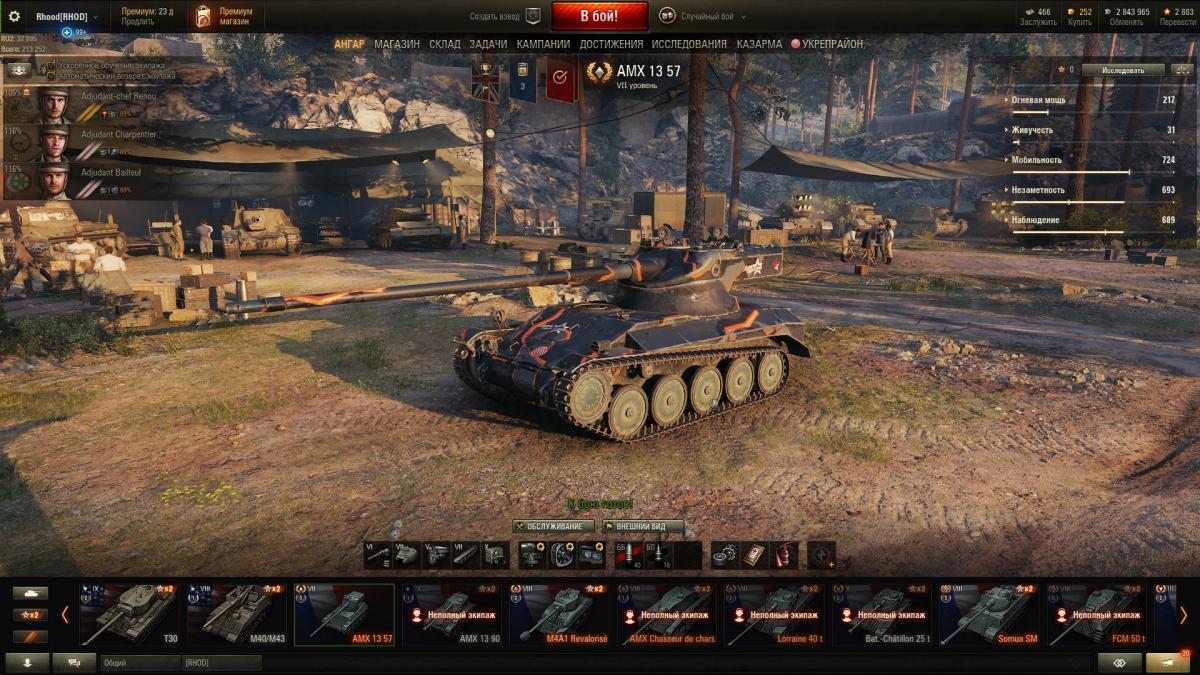Open the ВНЕШНИЙ ВИД customization

(643, 526)
